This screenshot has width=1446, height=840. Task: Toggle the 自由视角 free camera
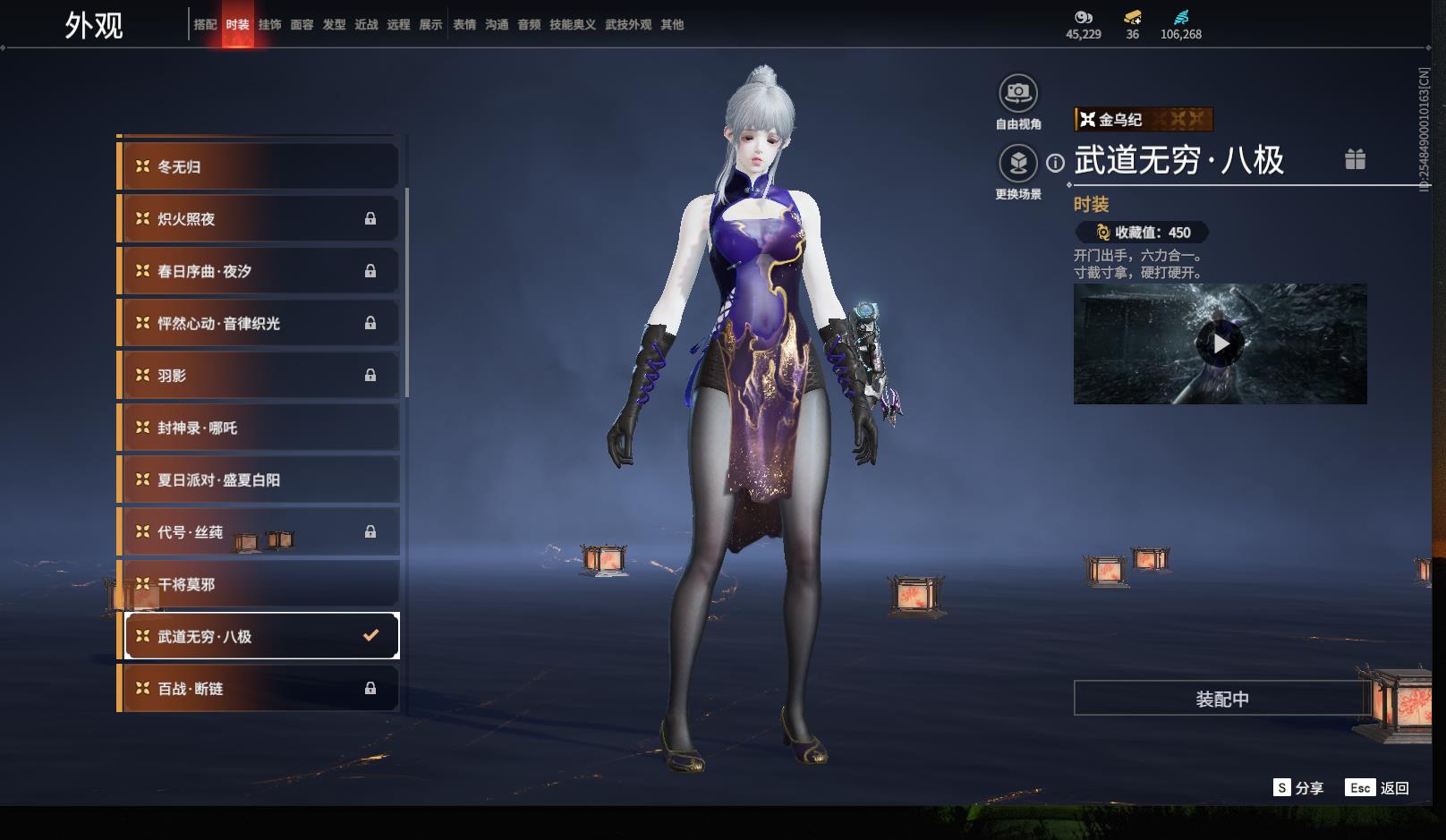[x=1017, y=93]
